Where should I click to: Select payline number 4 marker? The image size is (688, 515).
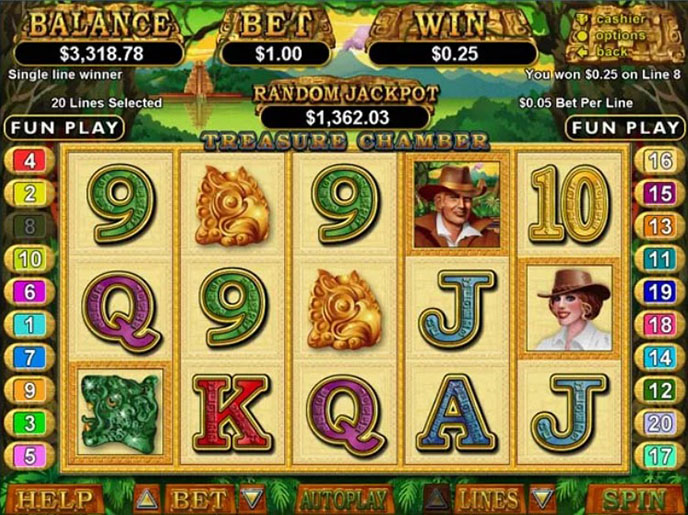[29, 161]
